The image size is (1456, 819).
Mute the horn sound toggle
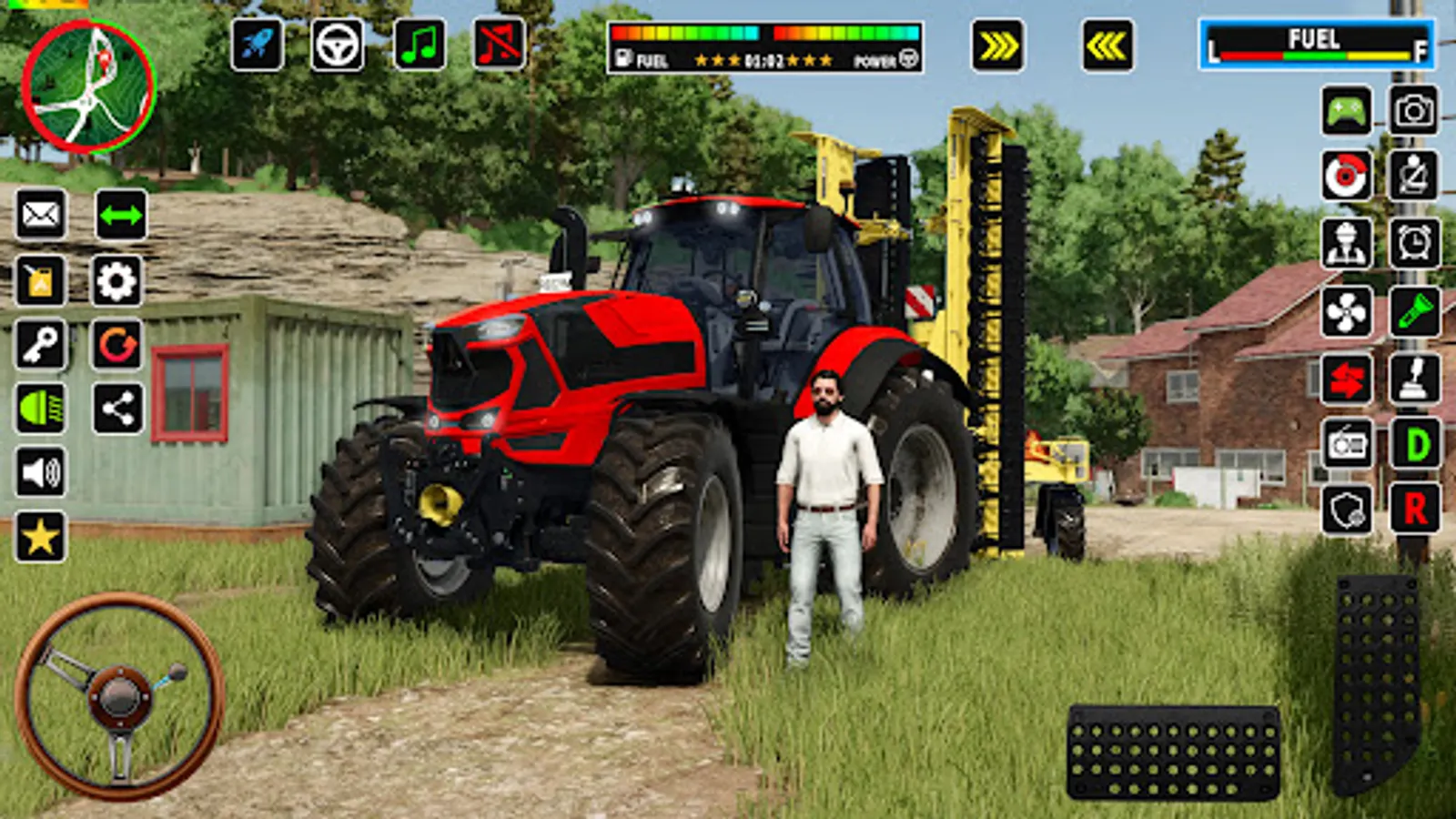tap(499, 44)
